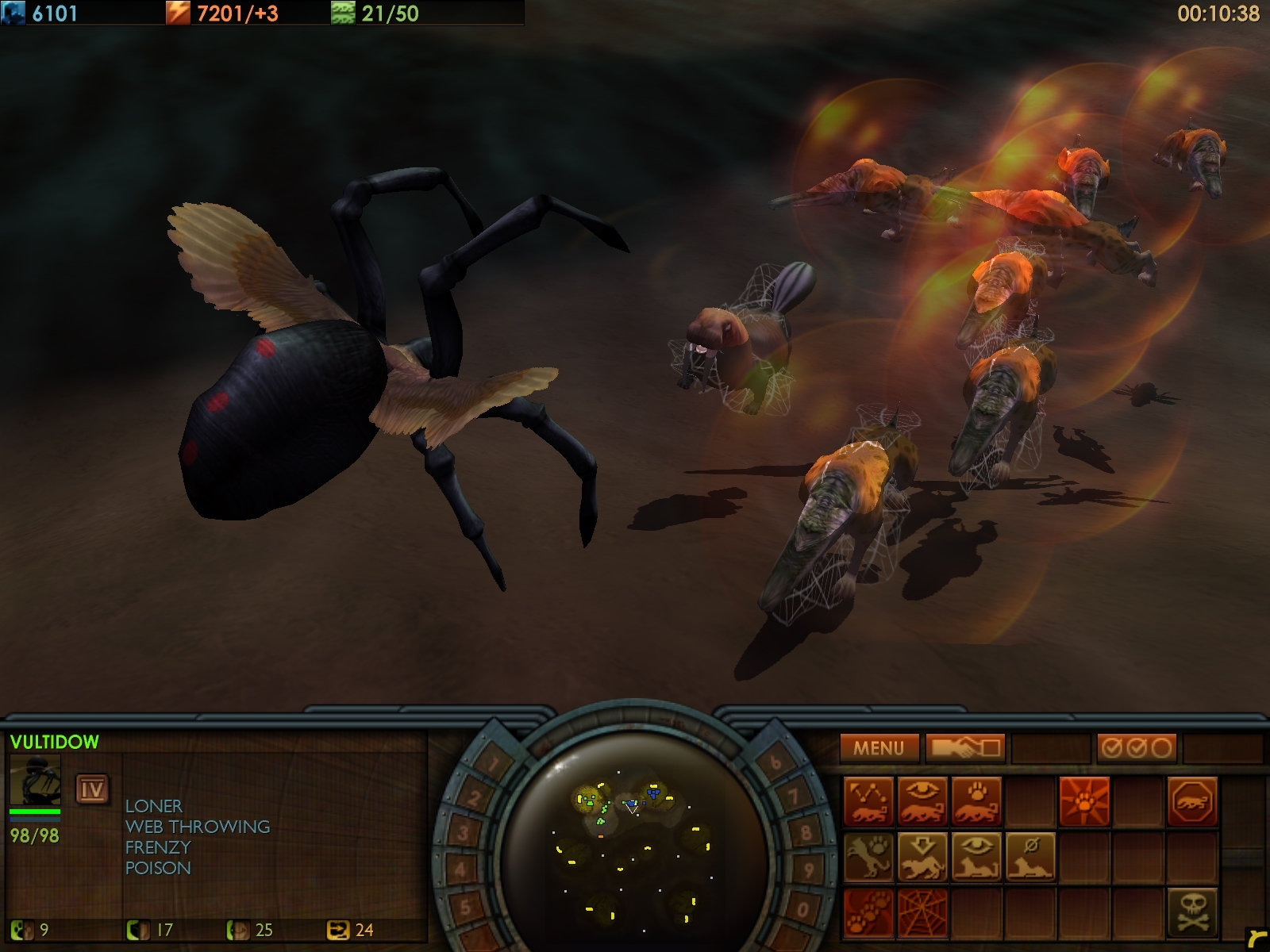Click the skull and crossbones kill button
Image resolution: width=1270 pixels, height=952 pixels.
pyautogui.click(x=1192, y=912)
